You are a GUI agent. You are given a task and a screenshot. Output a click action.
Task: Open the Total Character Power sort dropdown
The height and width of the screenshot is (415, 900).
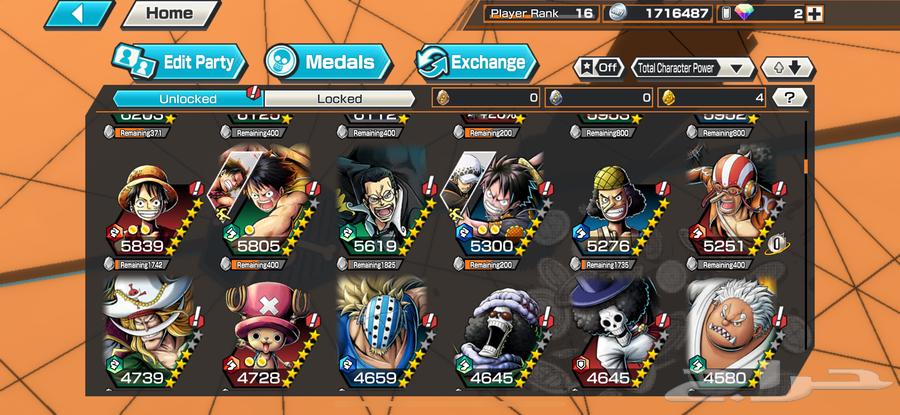coord(693,68)
